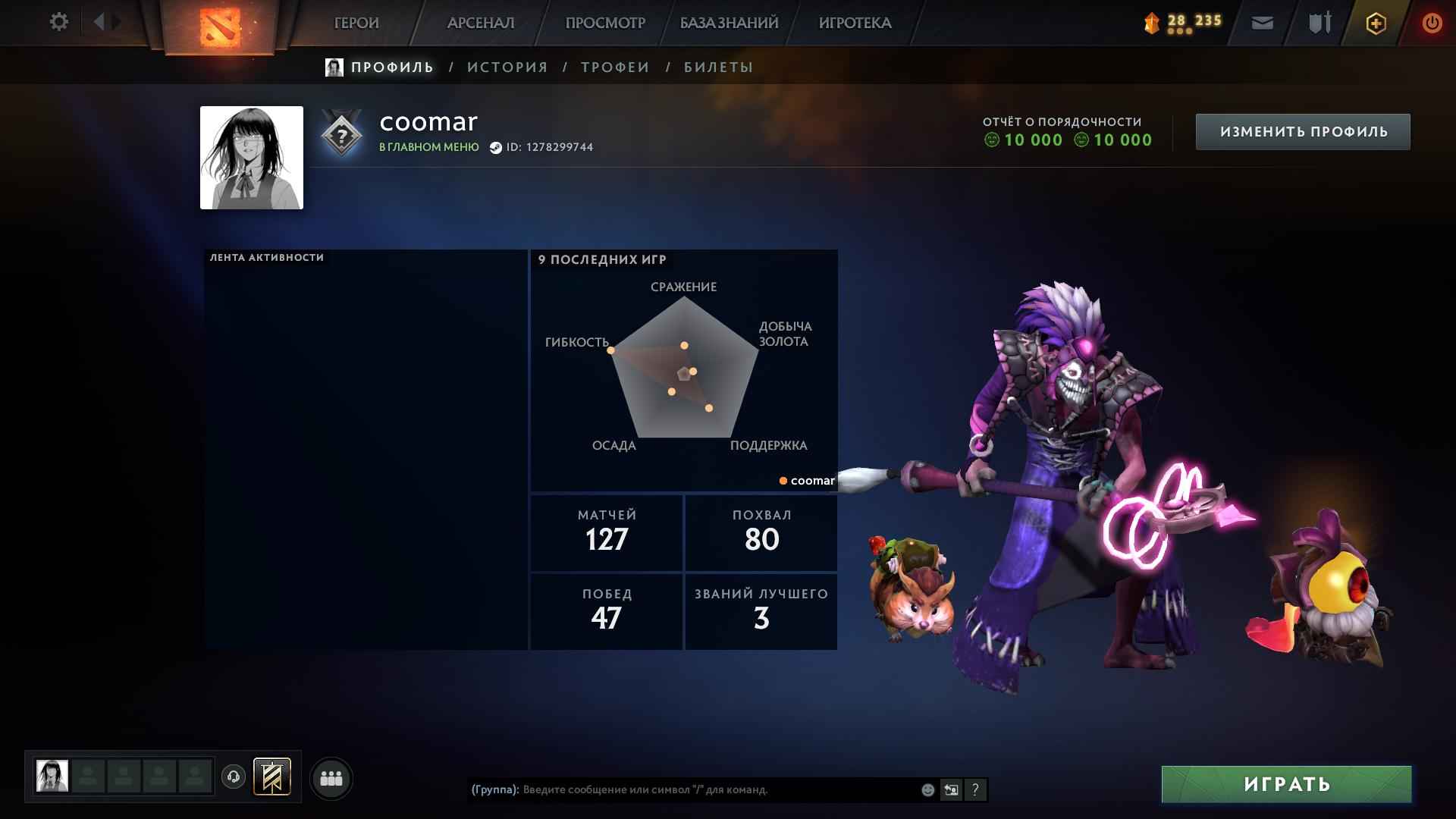Viewport: 1456px width, 819px height.
Task: Open mail notifications via the envelope icon
Action: pyautogui.click(x=1261, y=23)
